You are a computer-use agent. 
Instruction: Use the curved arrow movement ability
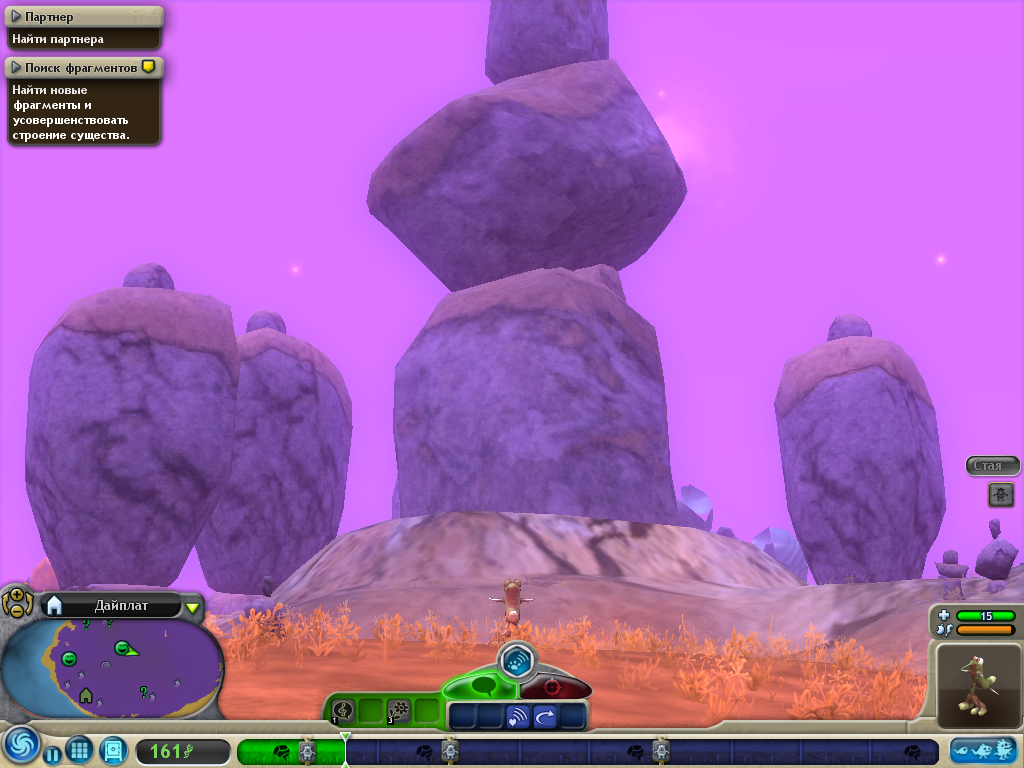click(x=545, y=716)
